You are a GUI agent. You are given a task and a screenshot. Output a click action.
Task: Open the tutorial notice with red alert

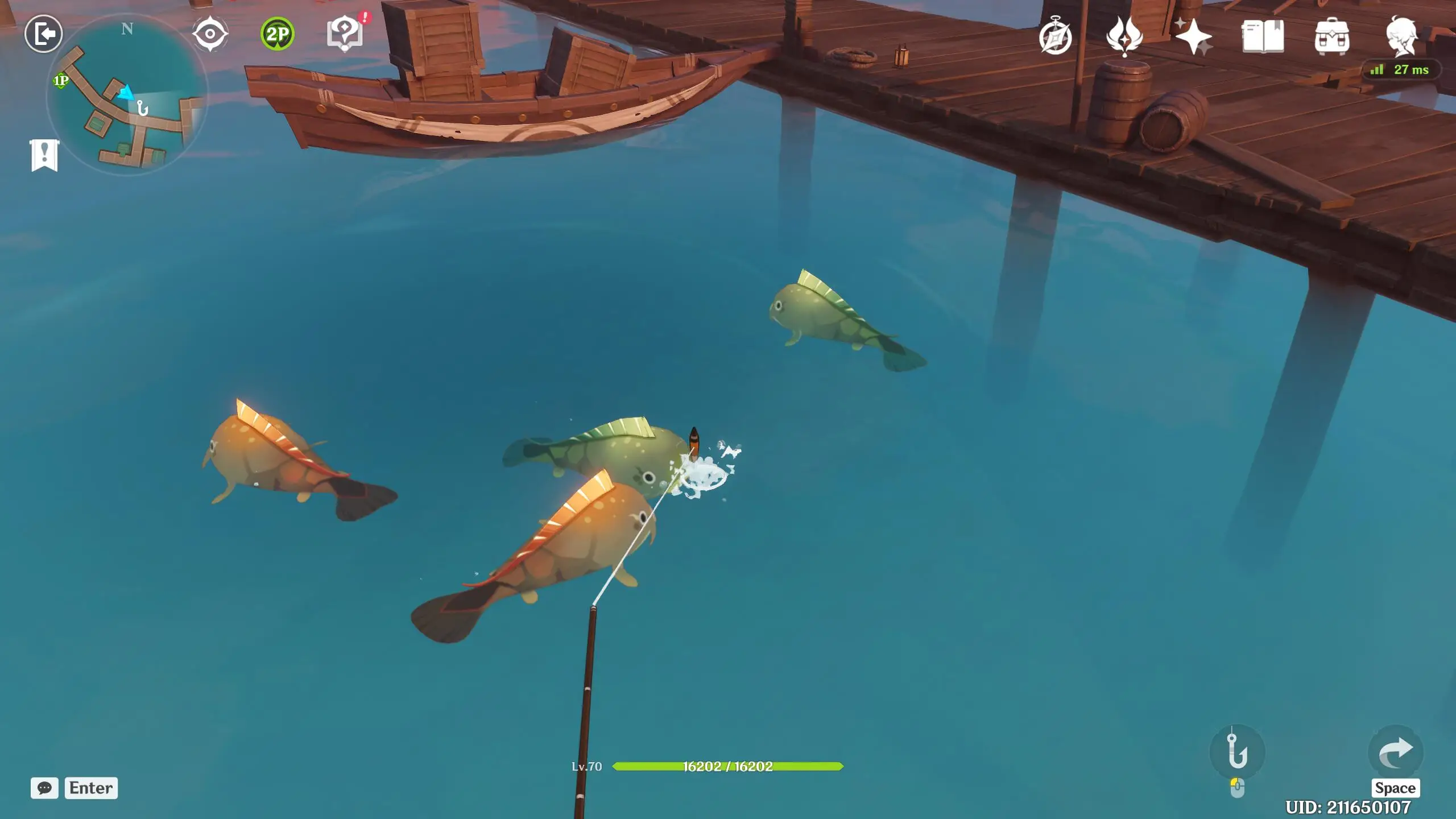[x=345, y=33]
